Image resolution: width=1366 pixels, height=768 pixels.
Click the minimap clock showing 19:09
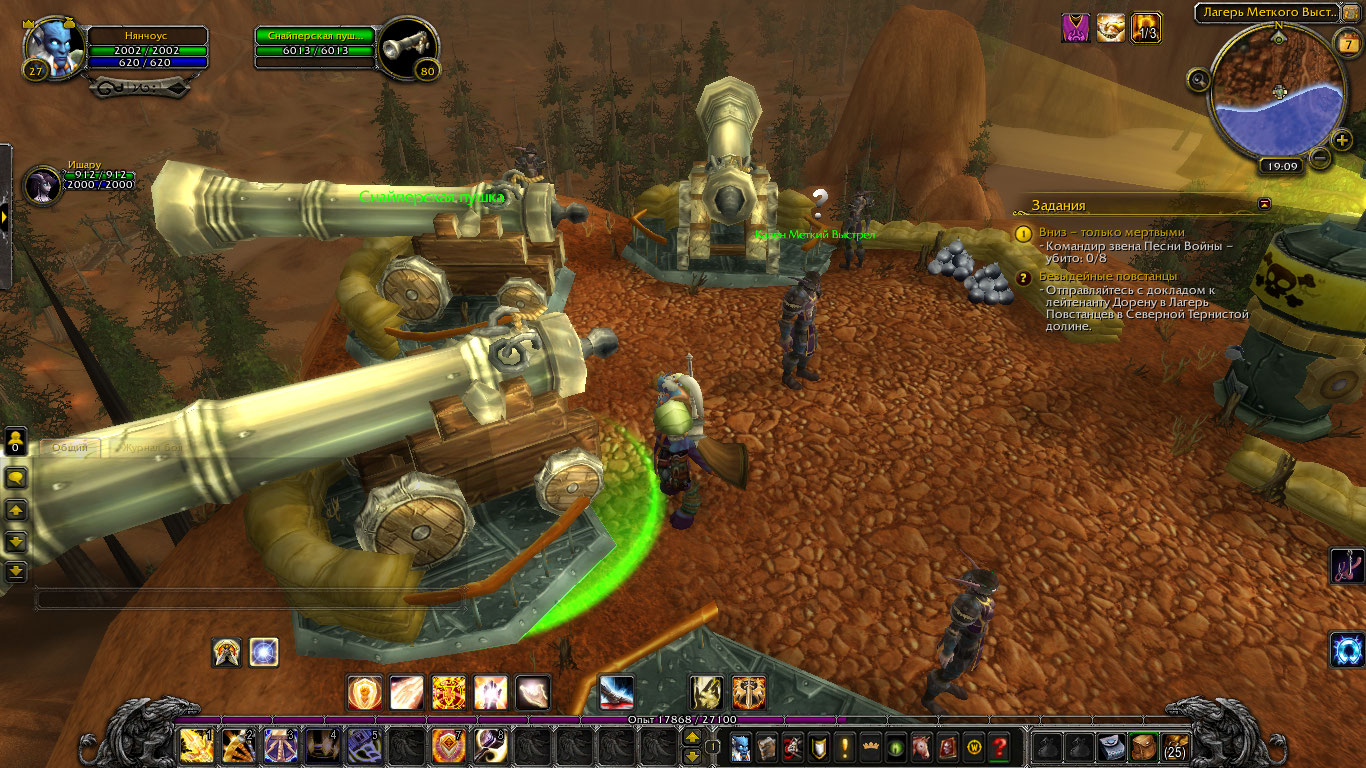[1279, 167]
